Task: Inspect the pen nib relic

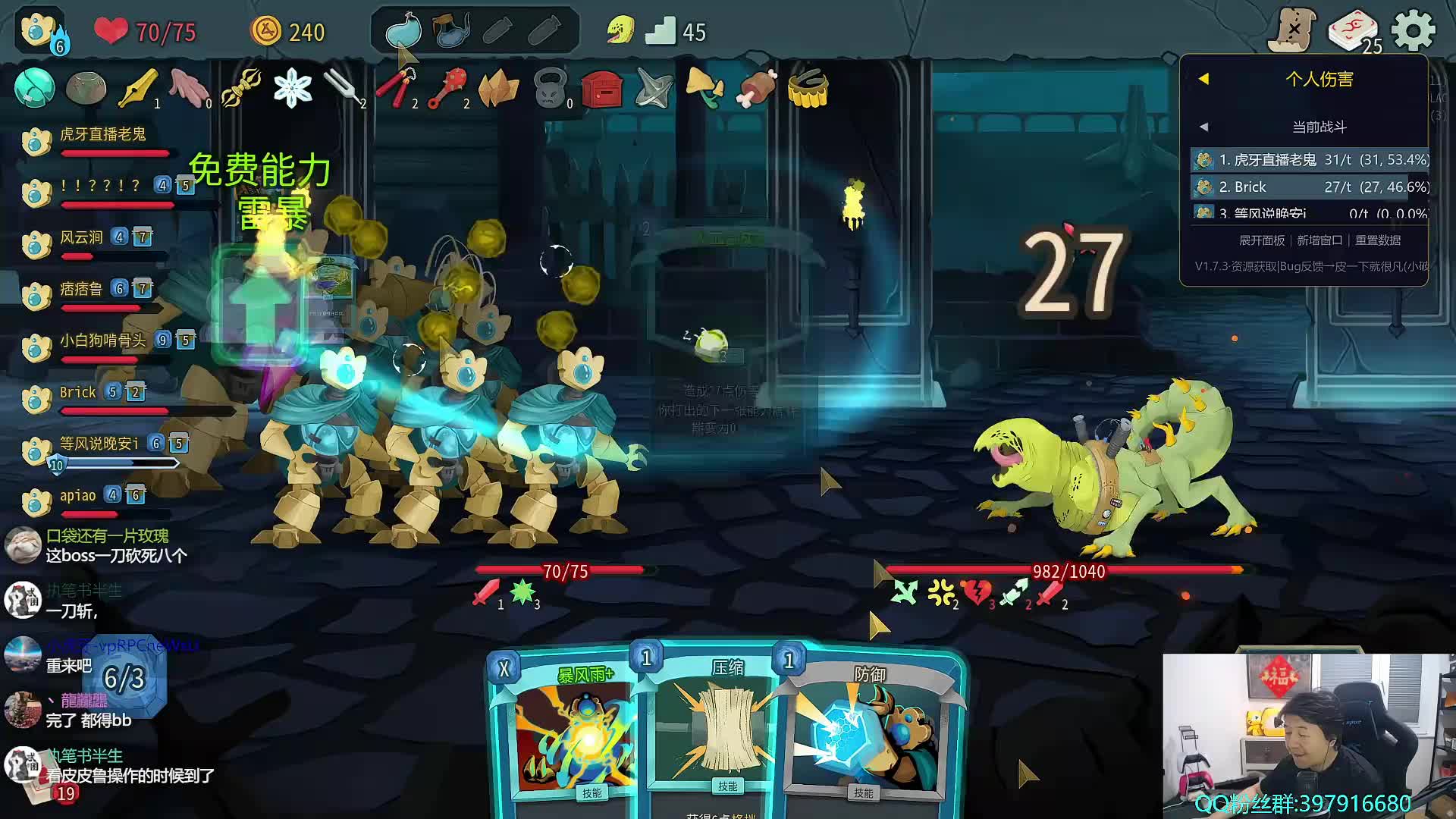Action: (139, 88)
